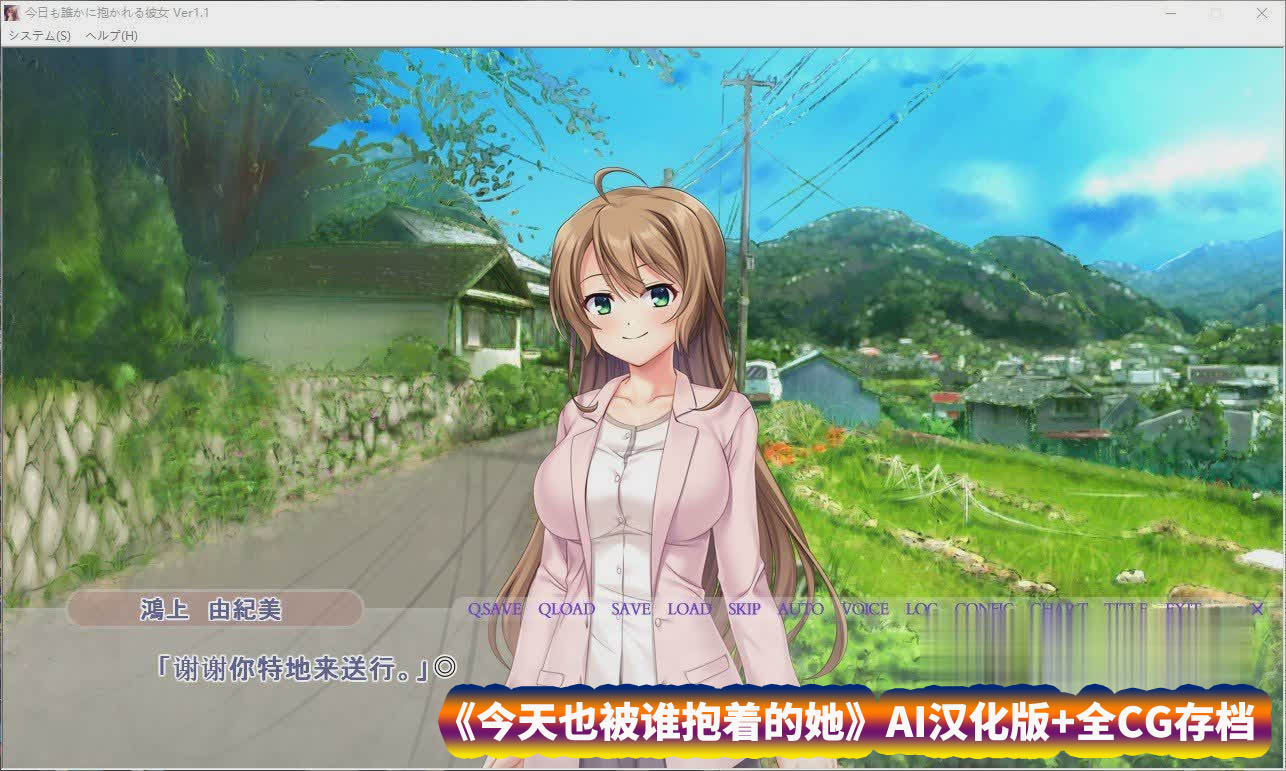Return to the TITLE screen
The height and width of the screenshot is (771, 1286).
pyautogui.click(x=1125, y=609)
